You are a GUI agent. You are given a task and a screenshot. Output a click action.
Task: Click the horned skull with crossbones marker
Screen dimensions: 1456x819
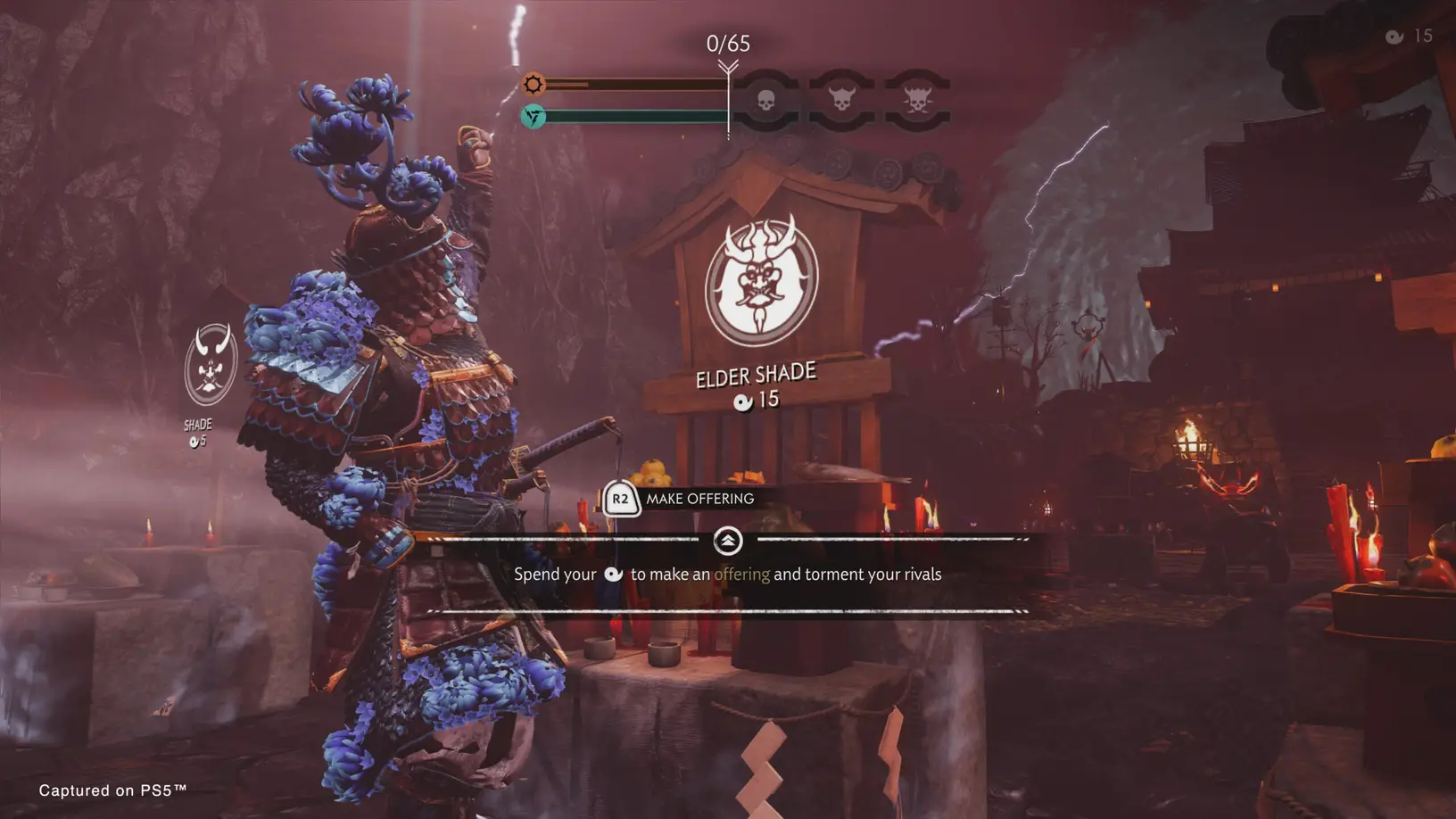917,100
